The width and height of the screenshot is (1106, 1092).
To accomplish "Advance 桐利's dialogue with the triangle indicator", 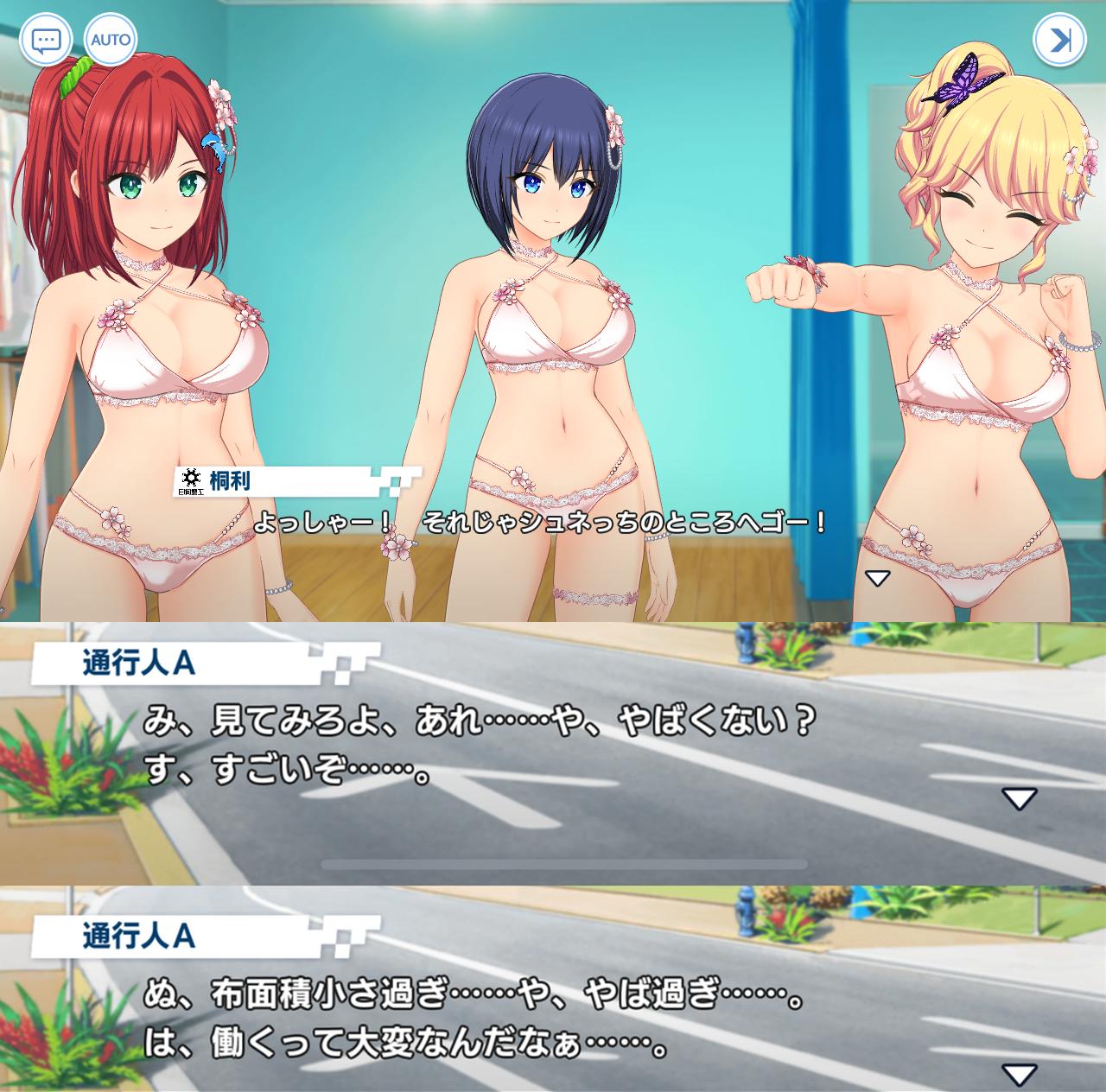I will point(877,578).
